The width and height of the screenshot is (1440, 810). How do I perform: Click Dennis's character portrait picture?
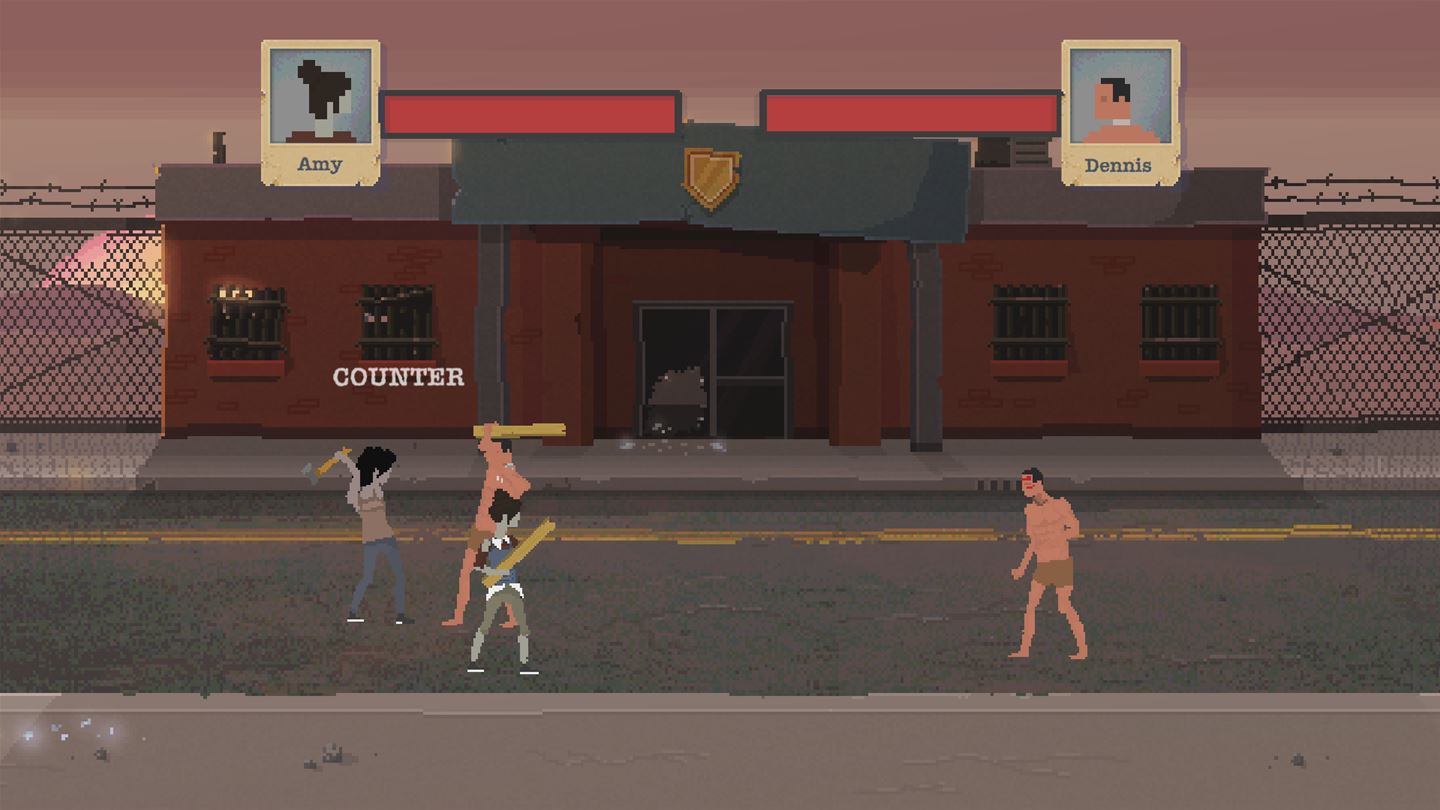tap(1122, 95)
